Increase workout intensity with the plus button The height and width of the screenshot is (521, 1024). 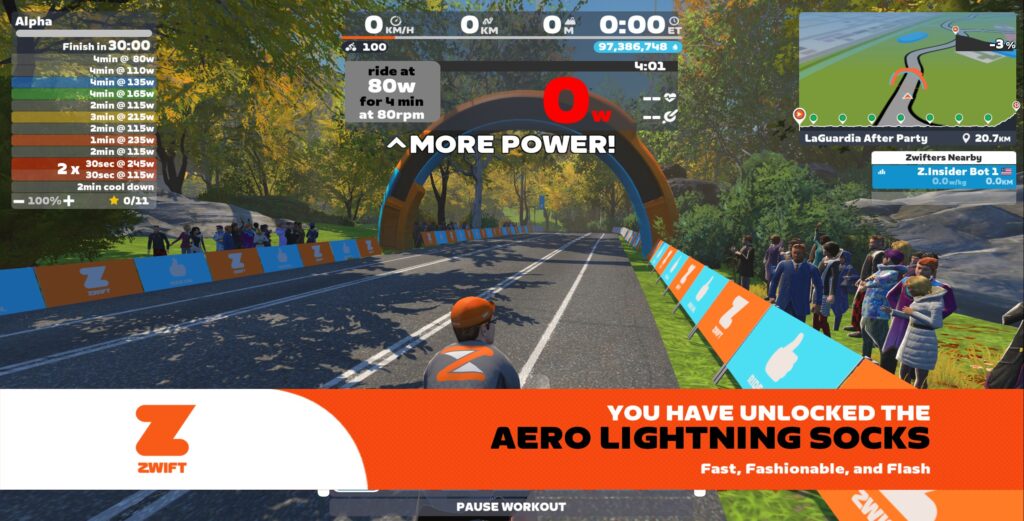(69, 201)
